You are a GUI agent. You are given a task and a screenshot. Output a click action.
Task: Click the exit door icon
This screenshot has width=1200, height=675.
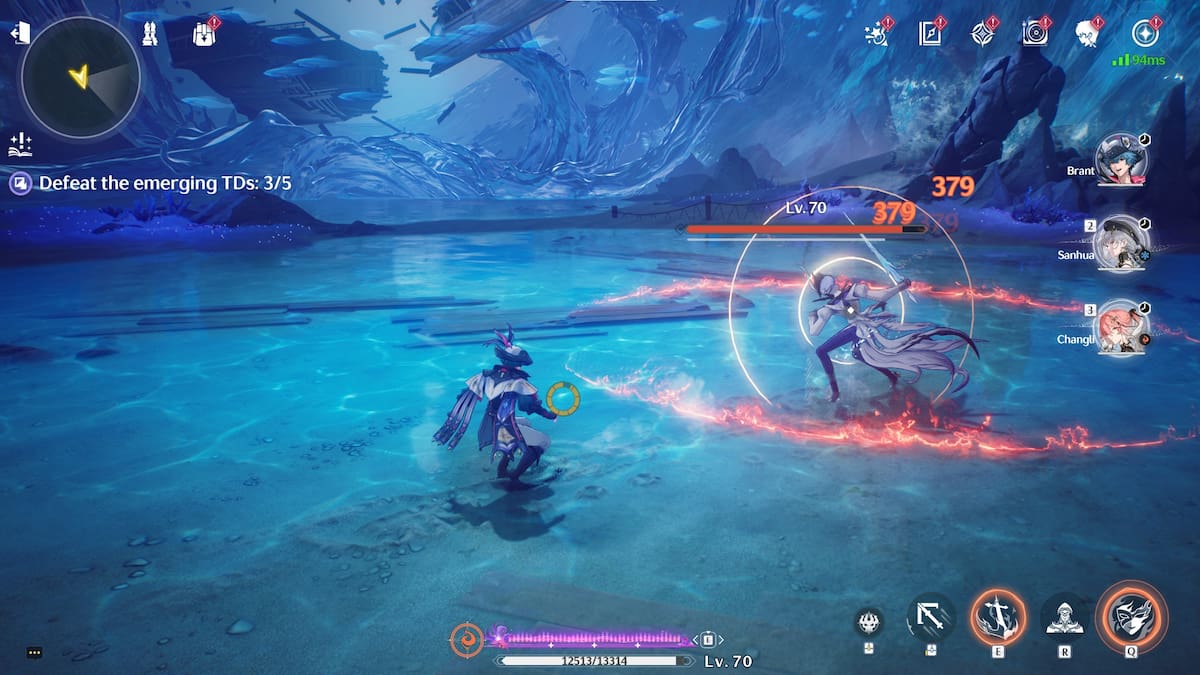pyautogui.click(x=18, y=34)
